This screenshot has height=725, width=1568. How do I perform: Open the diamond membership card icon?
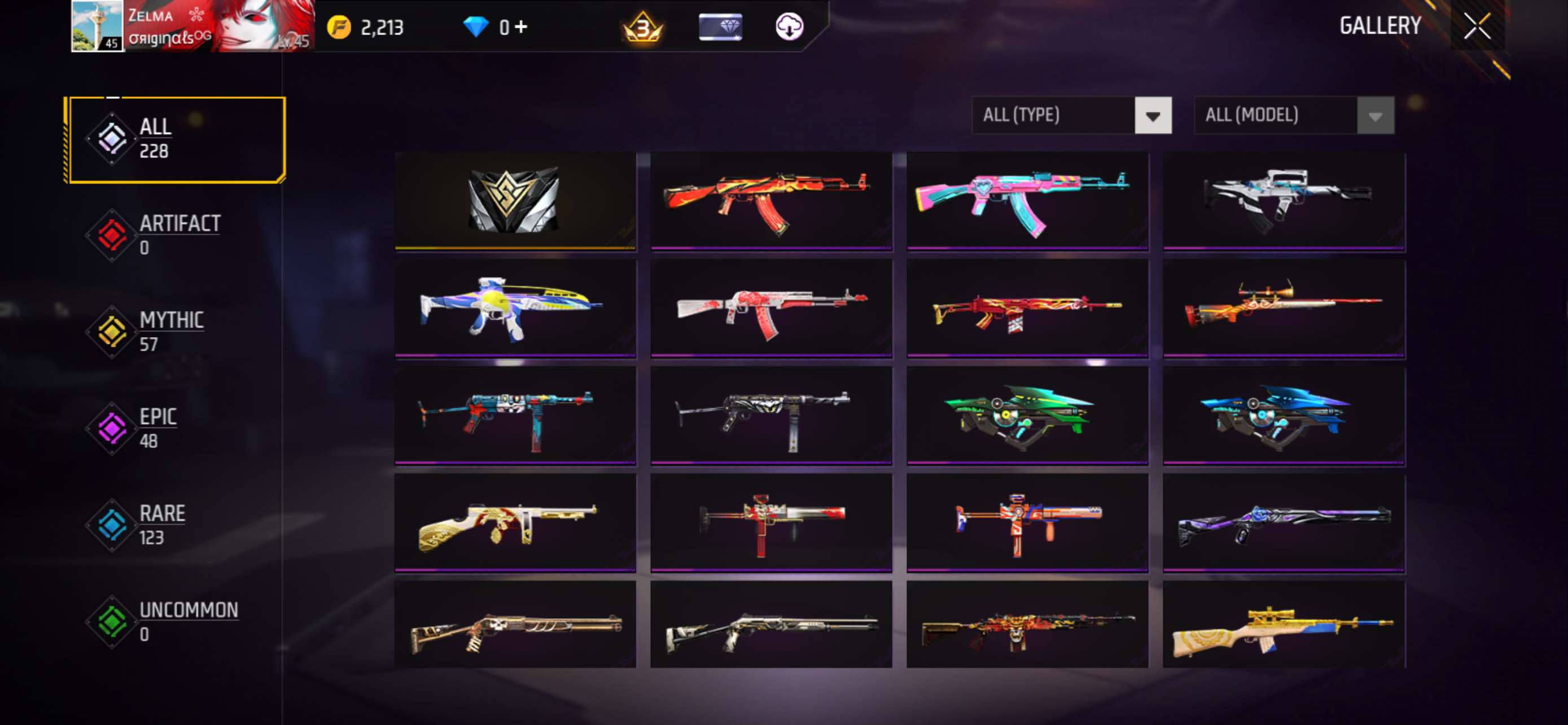720,27
